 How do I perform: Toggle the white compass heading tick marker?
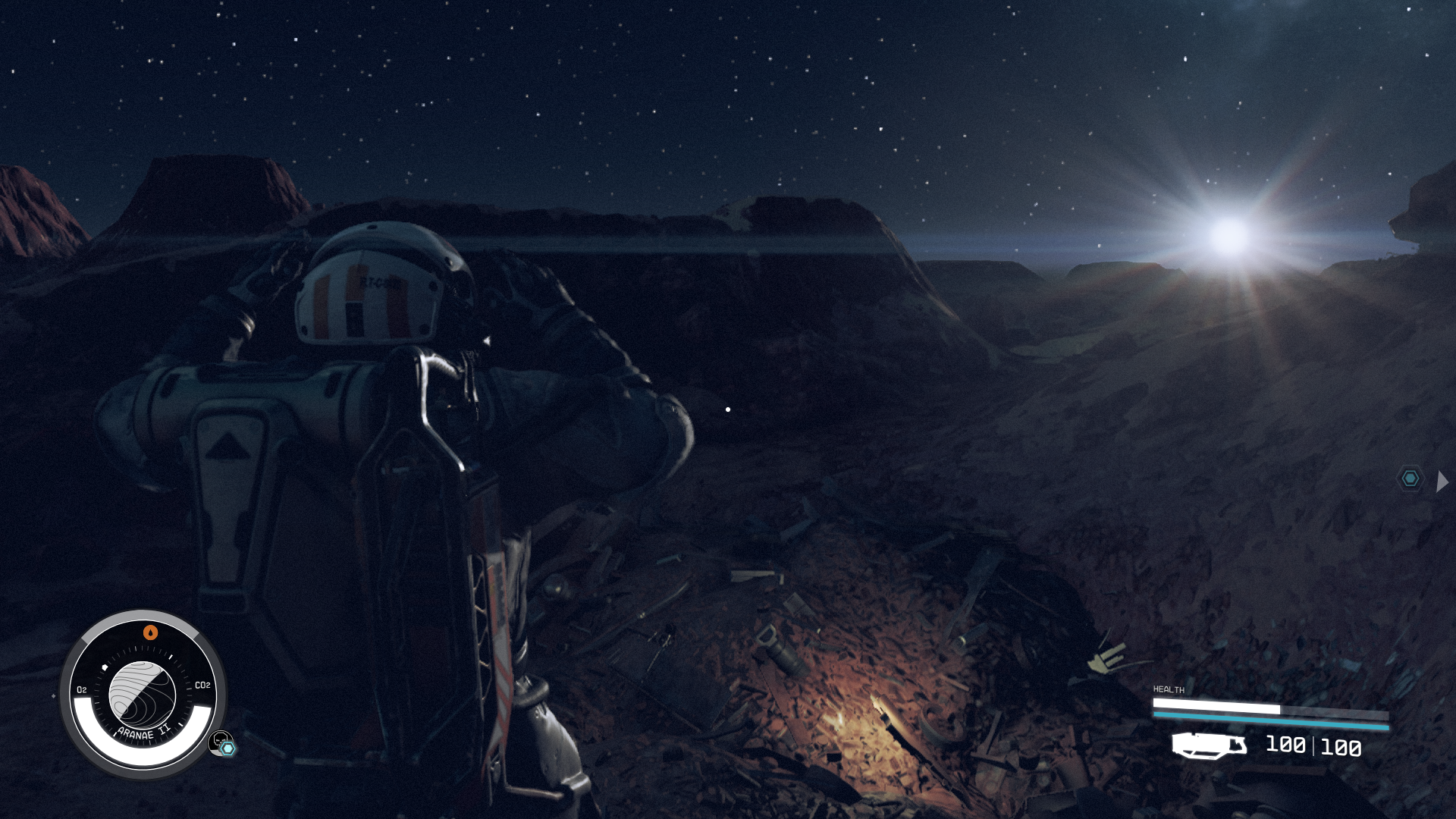point(171,656)
